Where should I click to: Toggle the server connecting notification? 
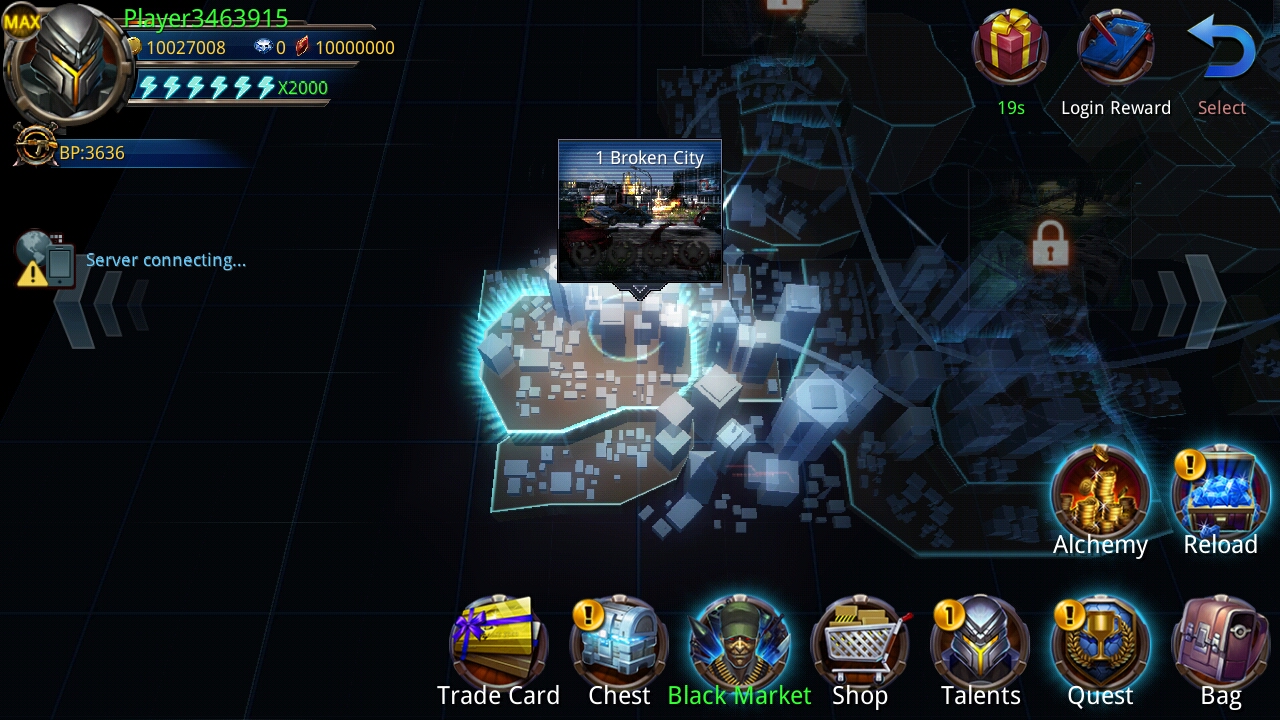click(42, 255)
